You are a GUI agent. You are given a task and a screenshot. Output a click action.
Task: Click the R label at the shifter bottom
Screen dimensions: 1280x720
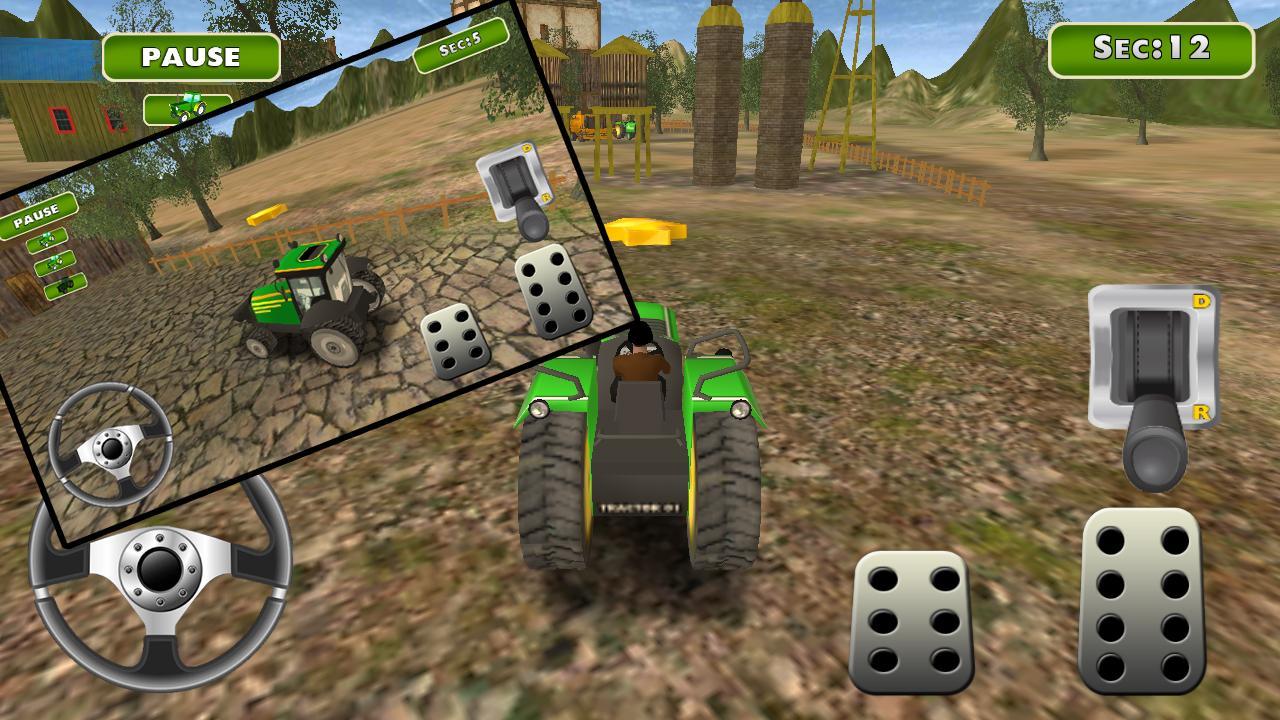pyautogui.click(x=1203, y=412)
